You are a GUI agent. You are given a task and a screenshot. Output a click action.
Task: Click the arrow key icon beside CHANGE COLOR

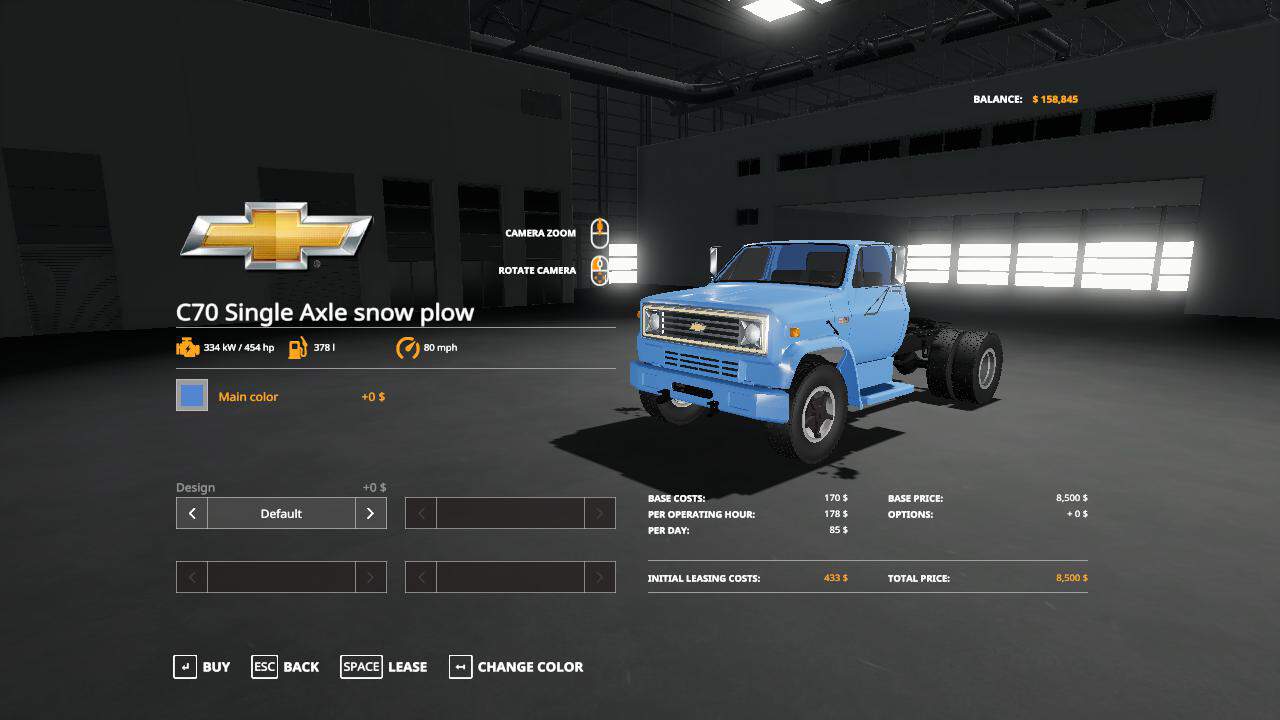459,667
